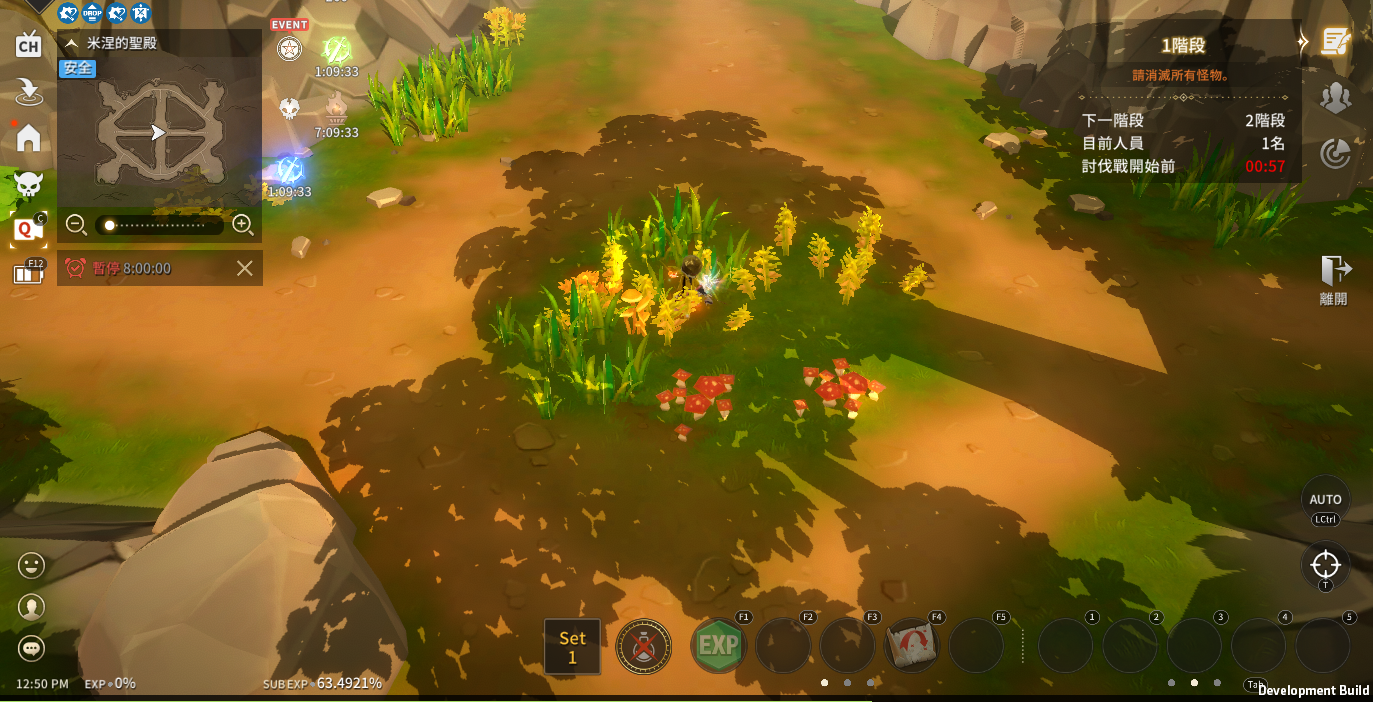This screenshot has width=1373, height=702.
Task: Zoom in the minimap with the plus magnifier
Action: coord(242,225)
